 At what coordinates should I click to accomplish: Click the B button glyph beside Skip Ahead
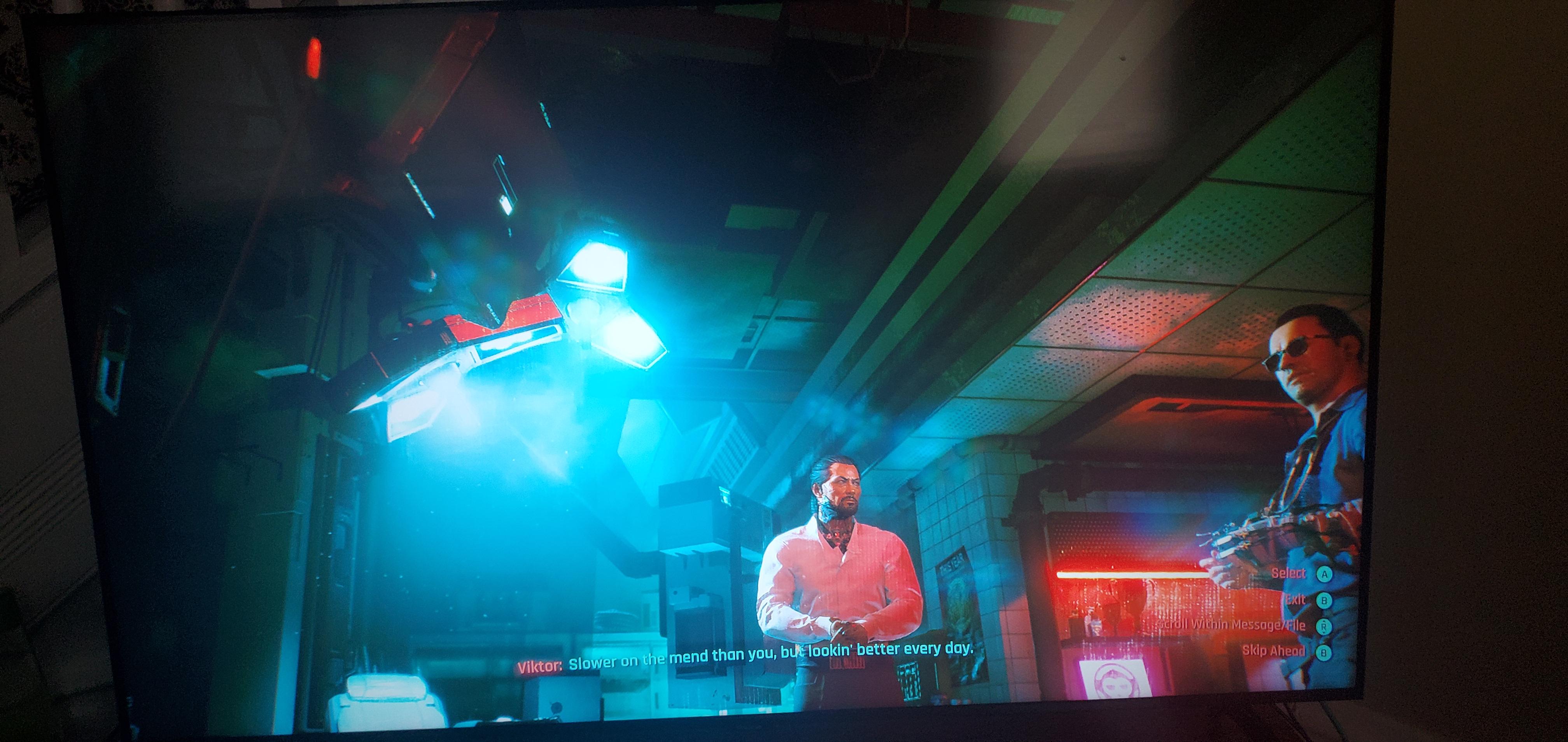pyautogui.click(x=1325, y=653)
